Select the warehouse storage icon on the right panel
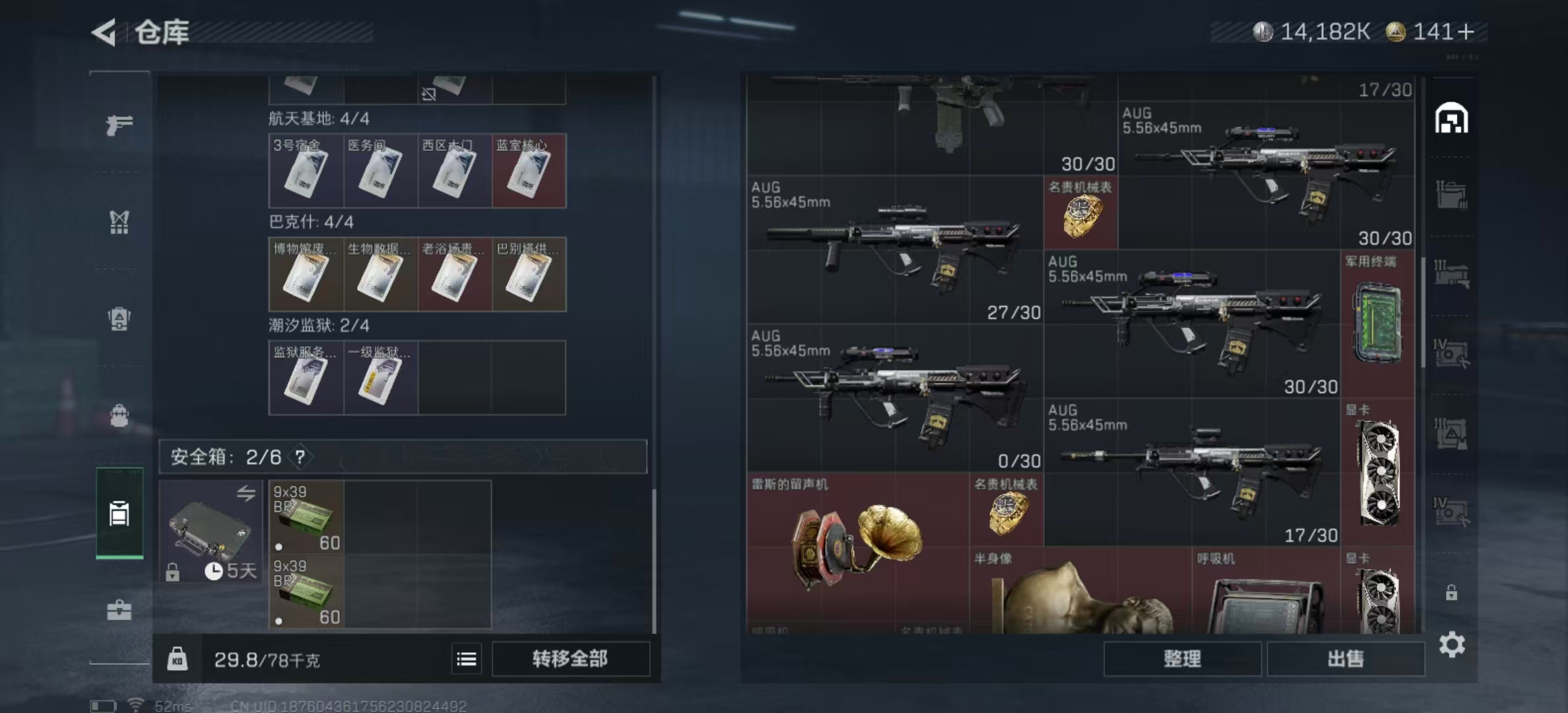Viewport: 1568px width, 713px height. [x=1451, y=118]
